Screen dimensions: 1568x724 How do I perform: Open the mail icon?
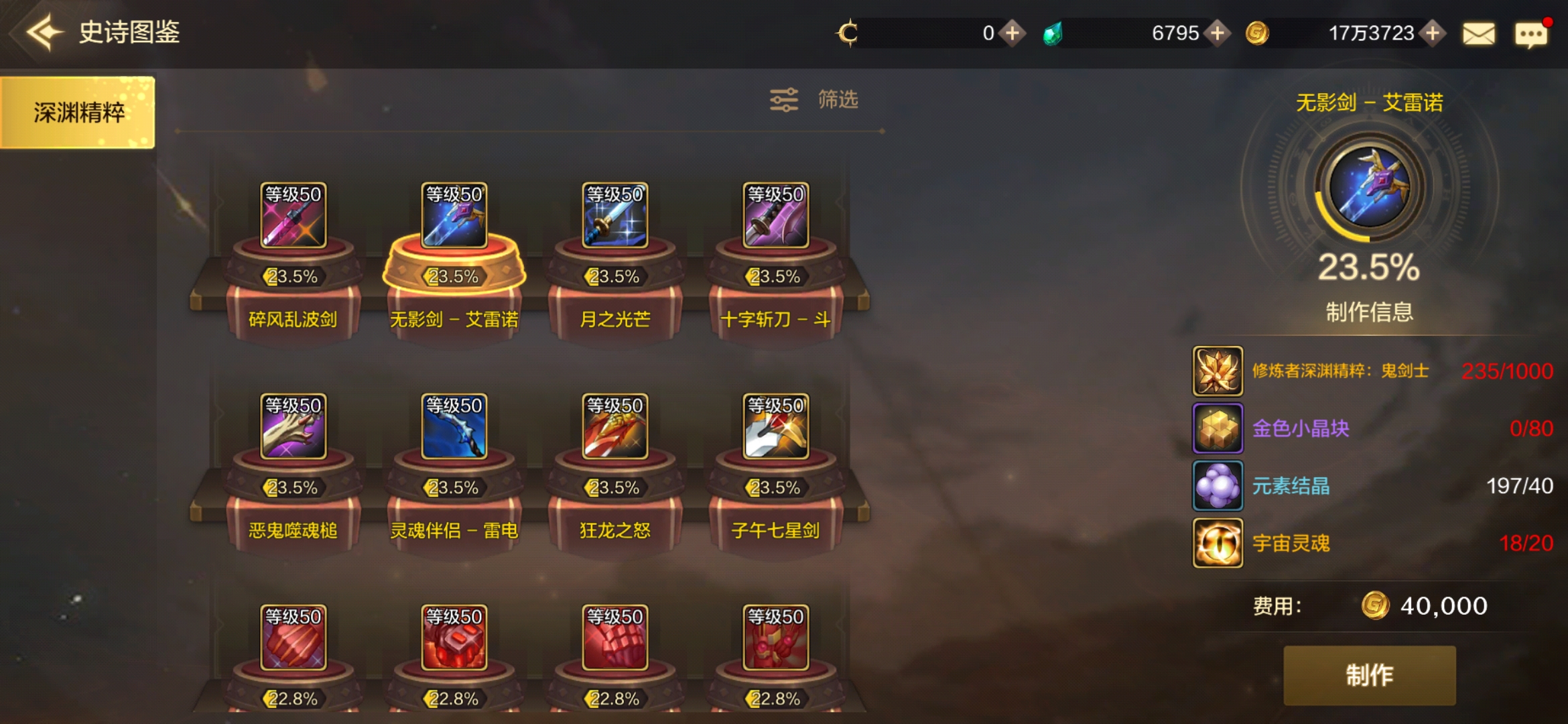1480,32
